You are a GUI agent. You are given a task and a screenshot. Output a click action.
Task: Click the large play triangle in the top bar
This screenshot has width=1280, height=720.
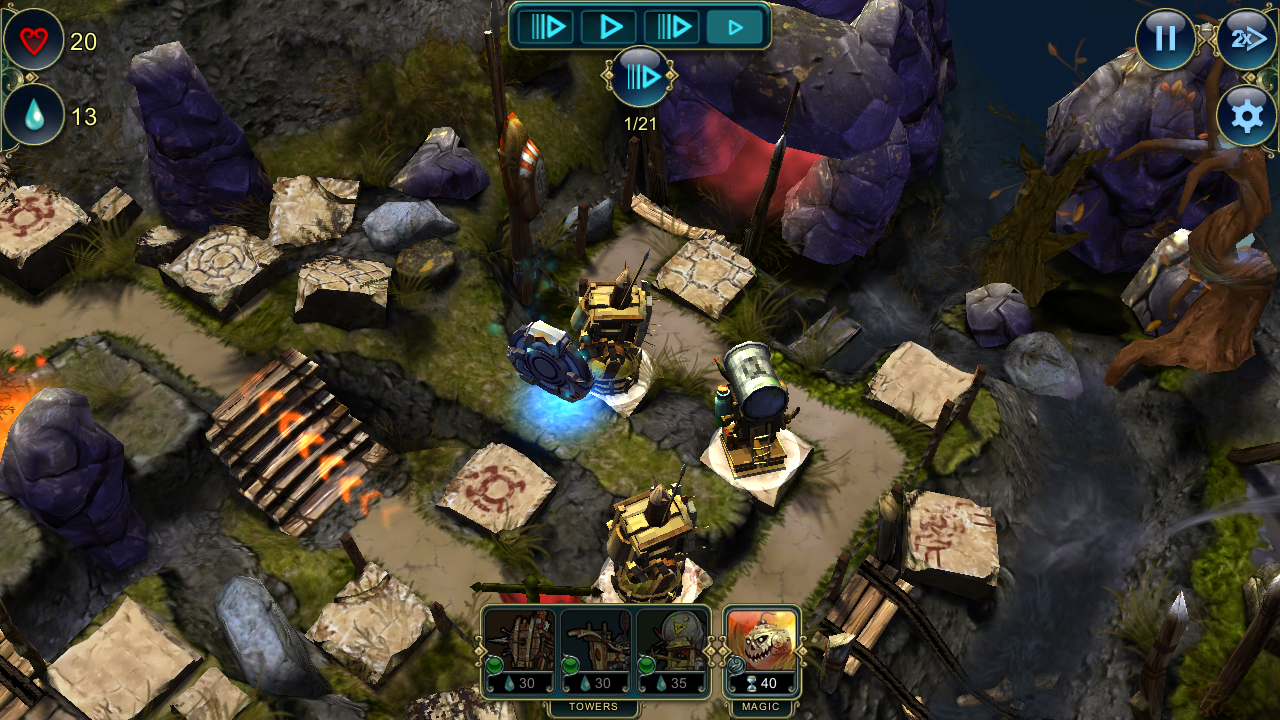click(609, 26)
